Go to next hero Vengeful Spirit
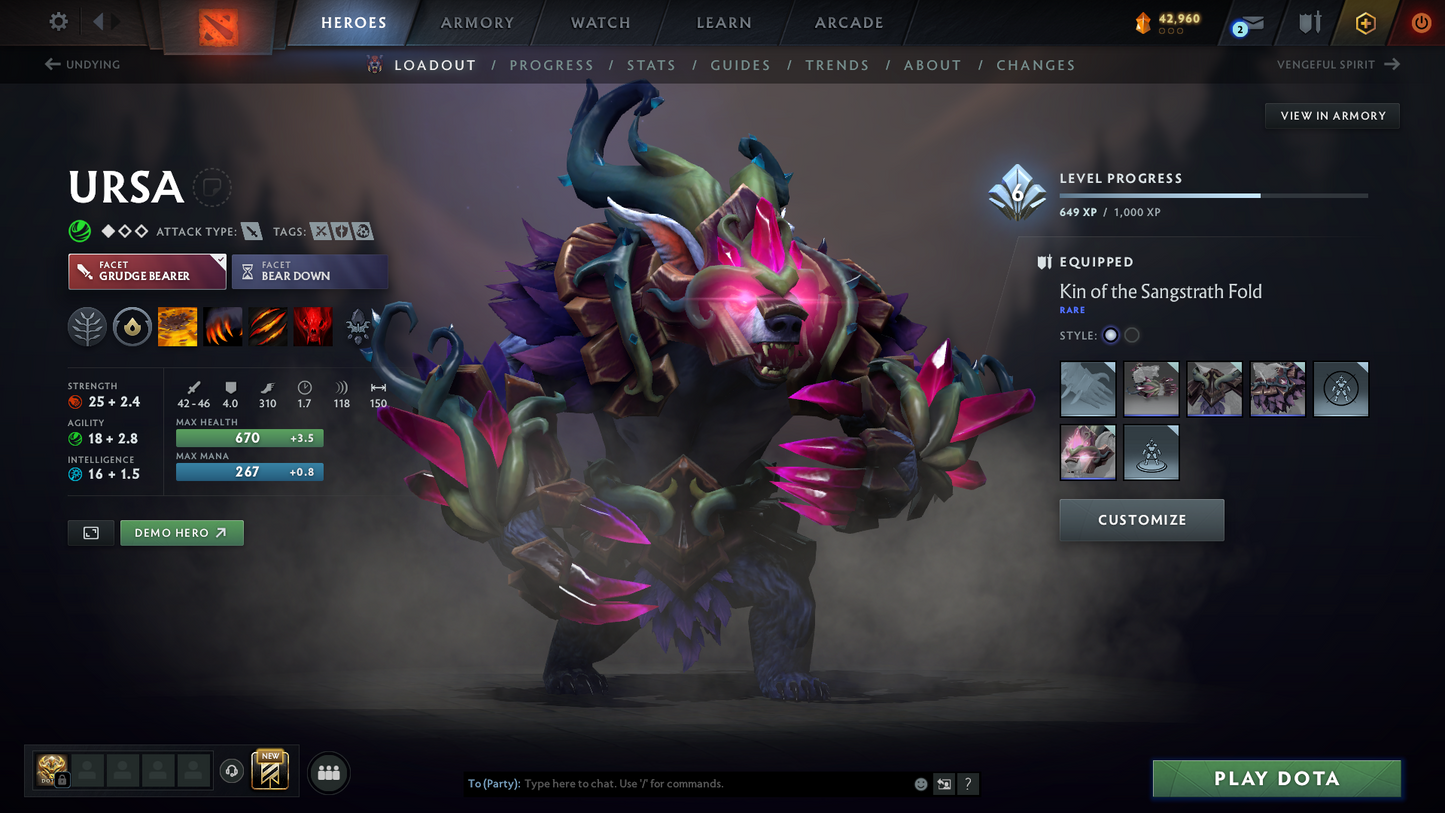Viewport: 1445px width, 813px height. 1337,65
